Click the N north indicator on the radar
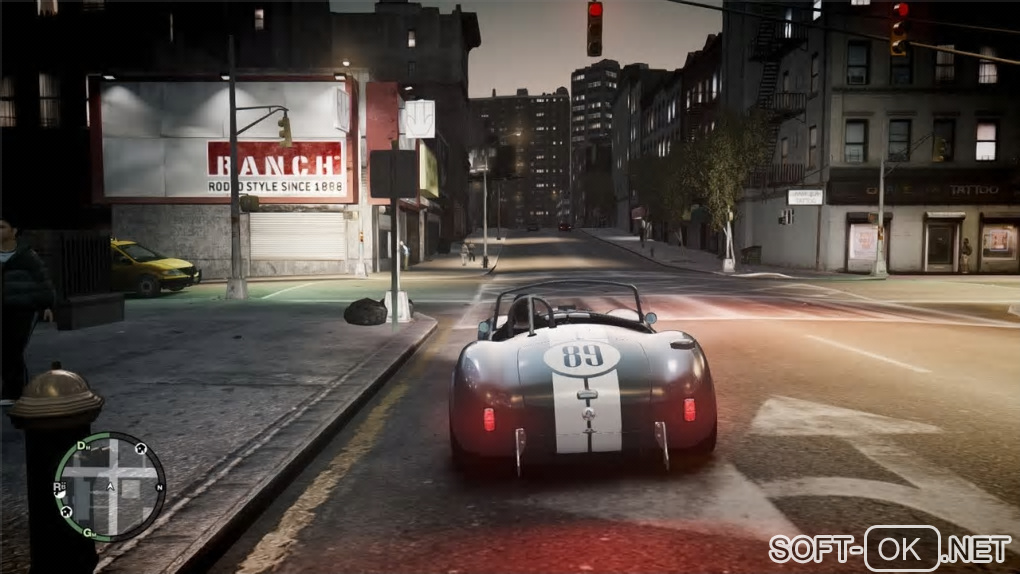 [x=160, y=488]
